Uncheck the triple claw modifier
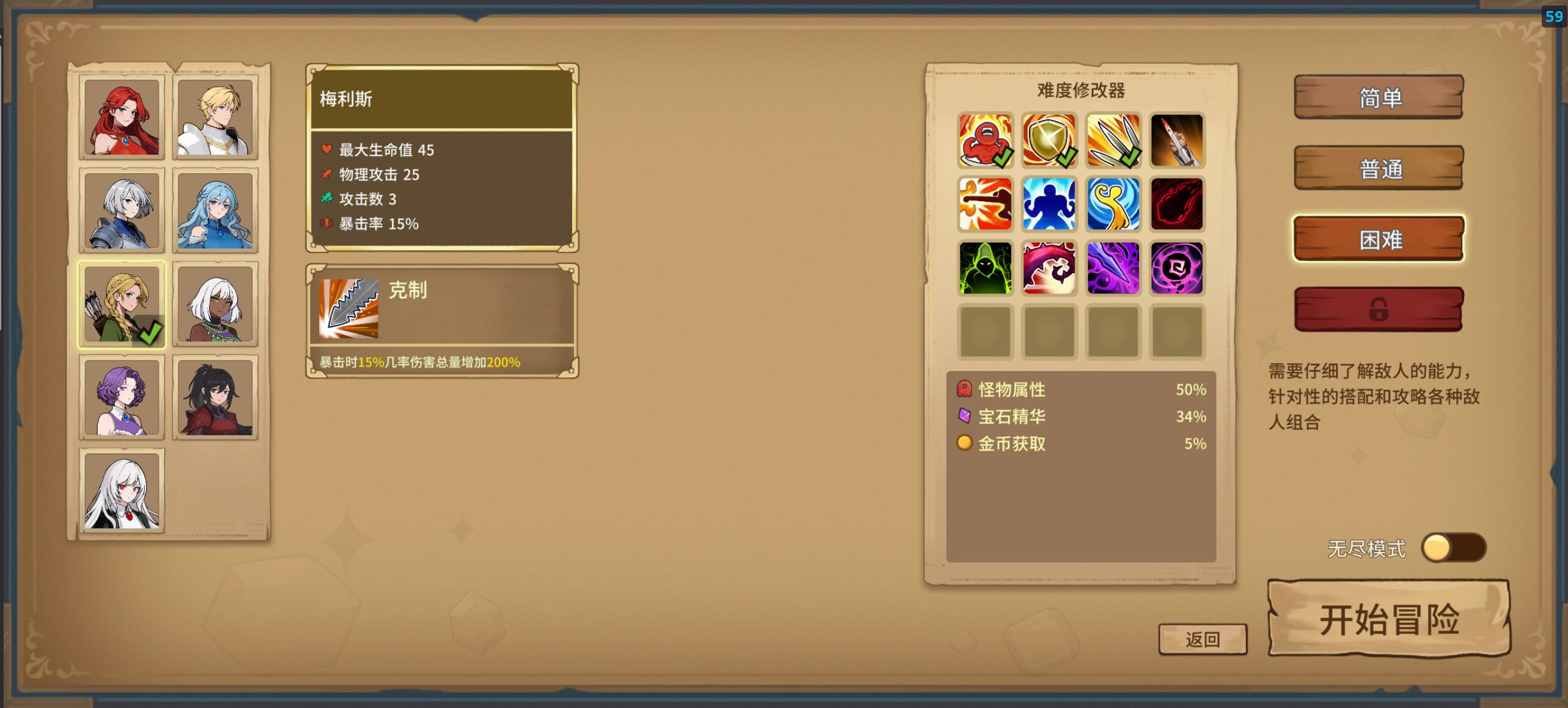1568x708 pixels. pyautogui.click(x=1113, y=141)
